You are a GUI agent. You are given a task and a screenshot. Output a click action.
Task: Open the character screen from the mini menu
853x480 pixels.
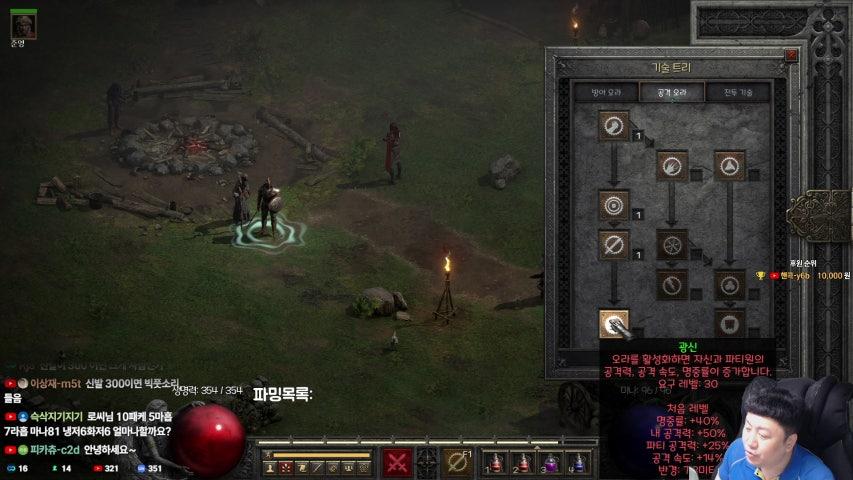coord(270,467)
